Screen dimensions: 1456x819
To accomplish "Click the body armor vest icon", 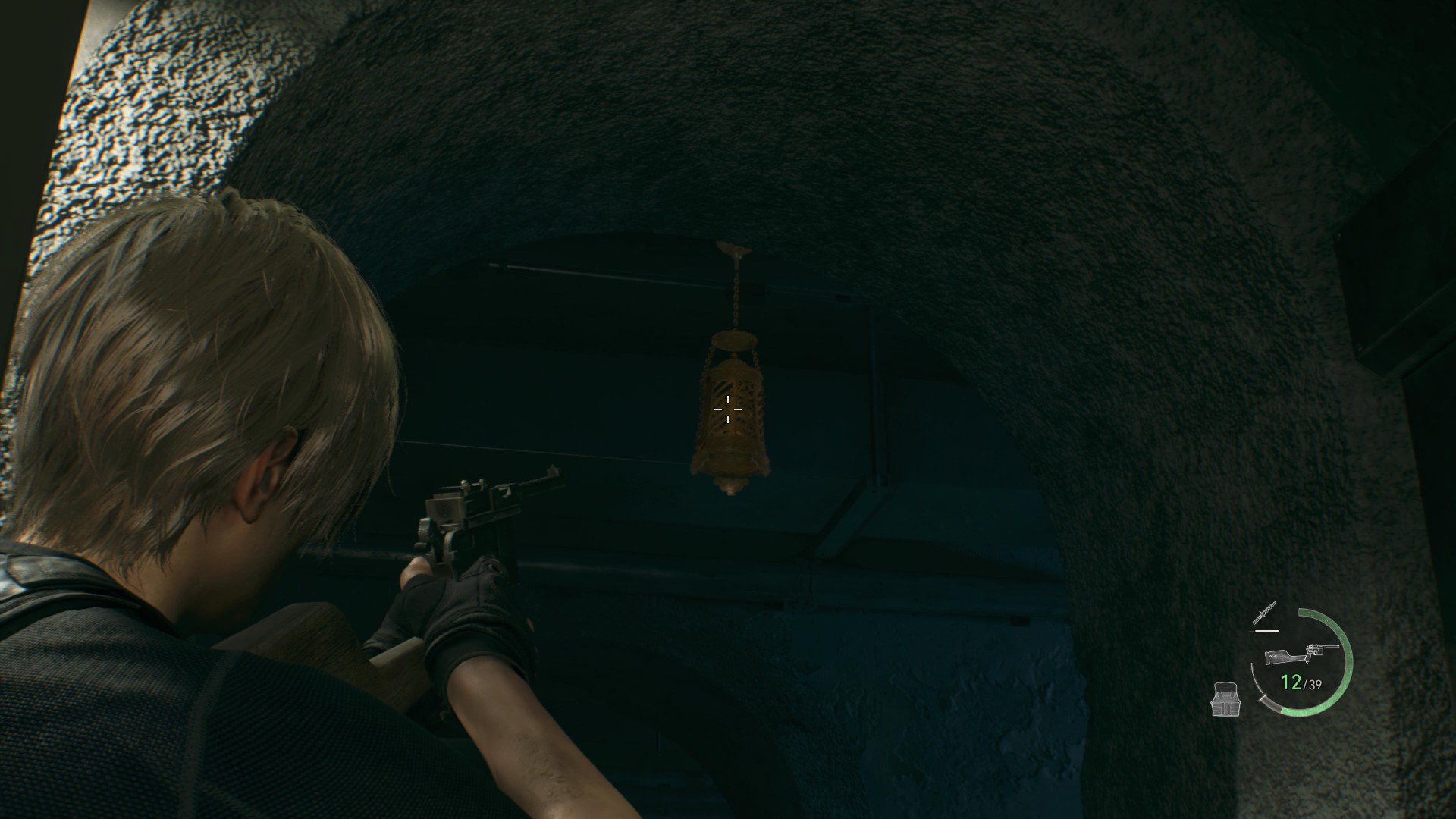I will click(1225, 699).
